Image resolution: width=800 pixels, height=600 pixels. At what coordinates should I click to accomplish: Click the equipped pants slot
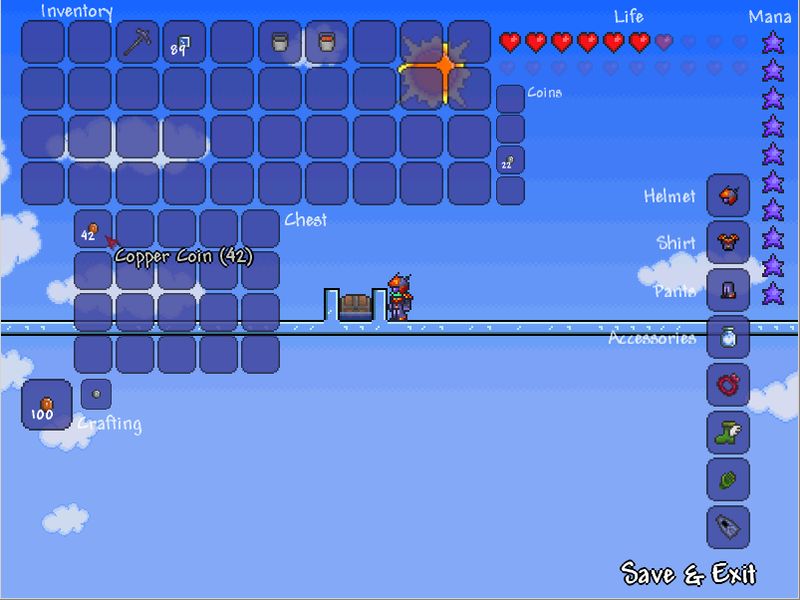point(728,290)
